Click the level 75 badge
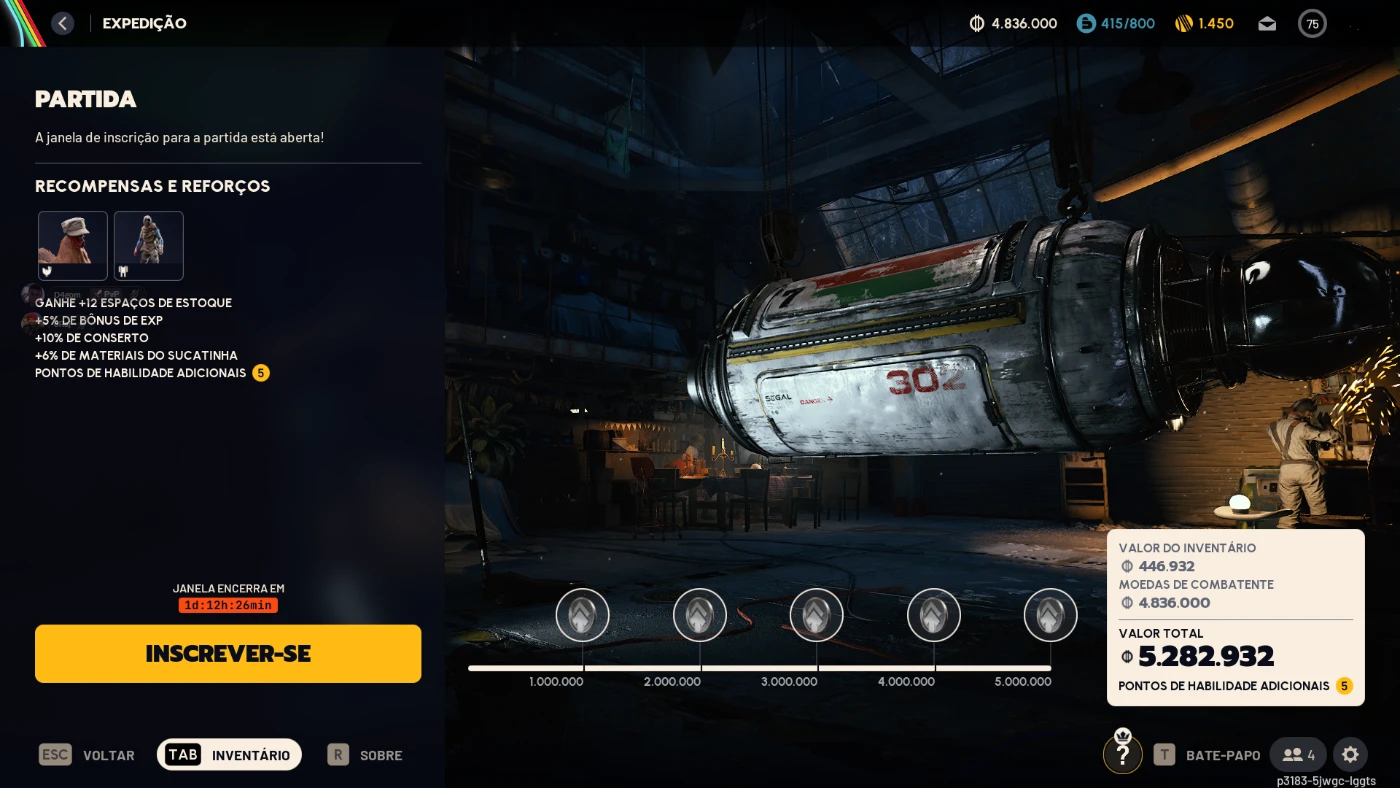 point(1312,23)
